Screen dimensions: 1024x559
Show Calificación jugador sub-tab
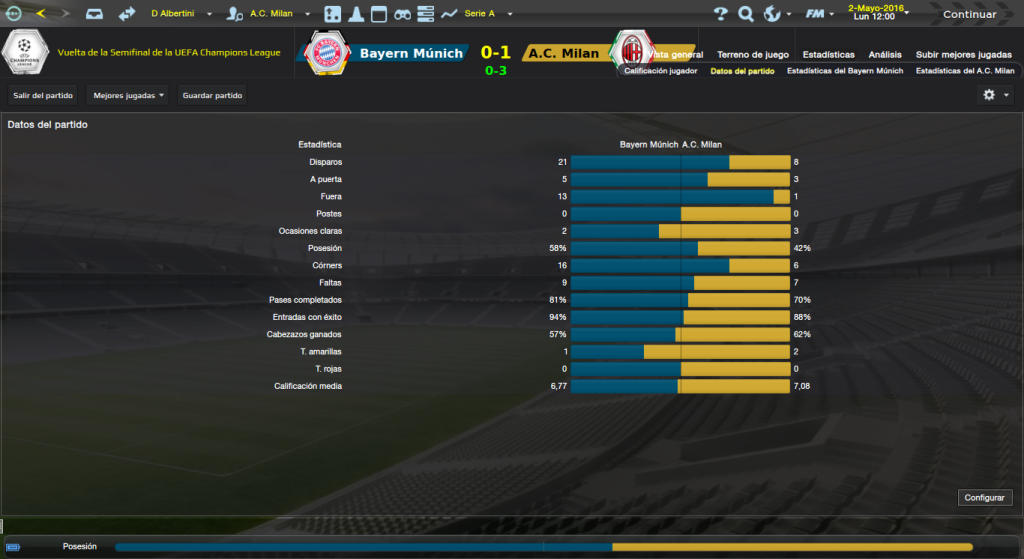(x=660, y=71)
